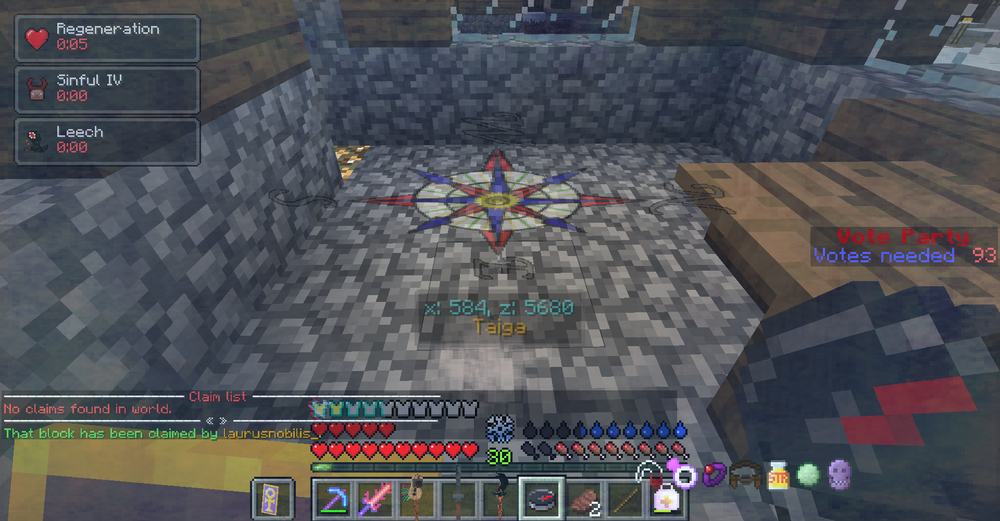Click the brown belt status icon

(x=743, y=474)
